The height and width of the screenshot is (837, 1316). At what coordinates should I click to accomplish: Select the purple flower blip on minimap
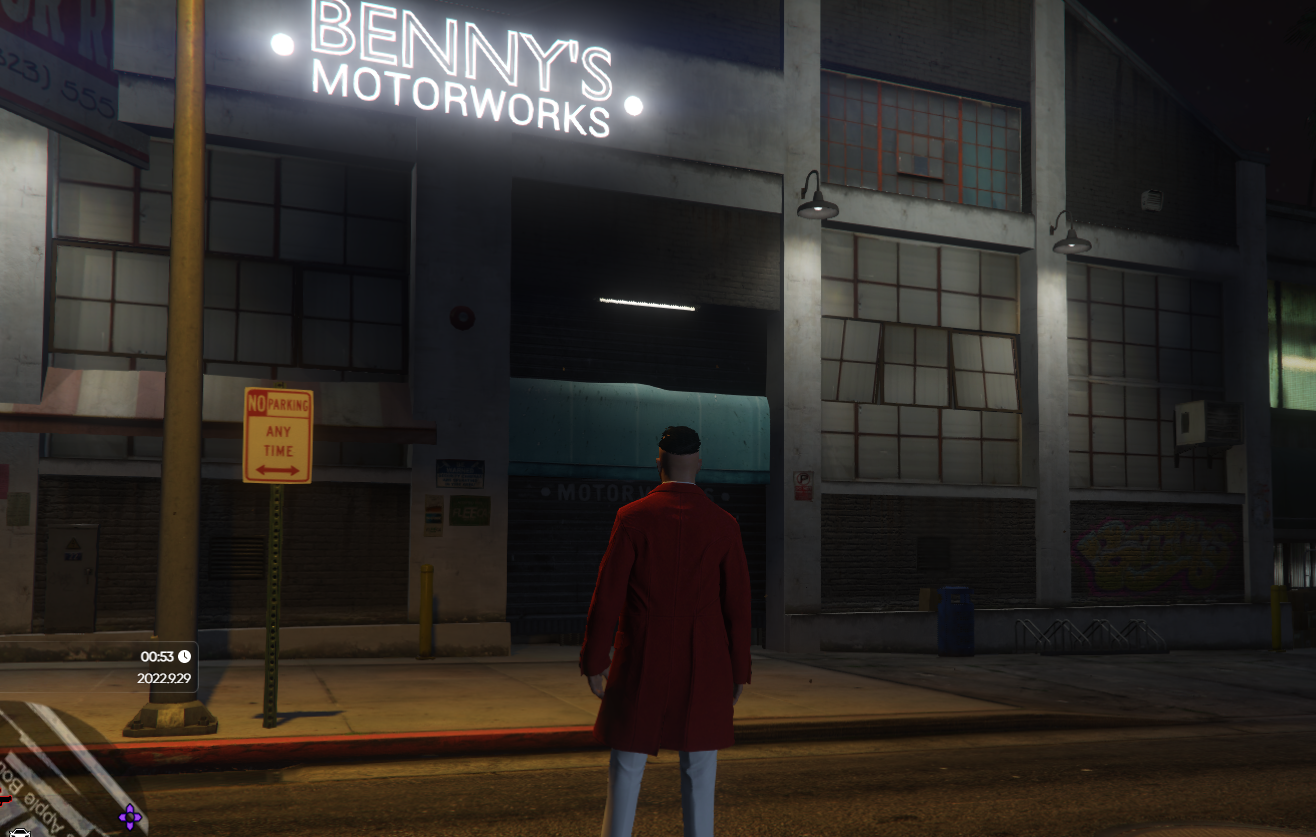130,817
